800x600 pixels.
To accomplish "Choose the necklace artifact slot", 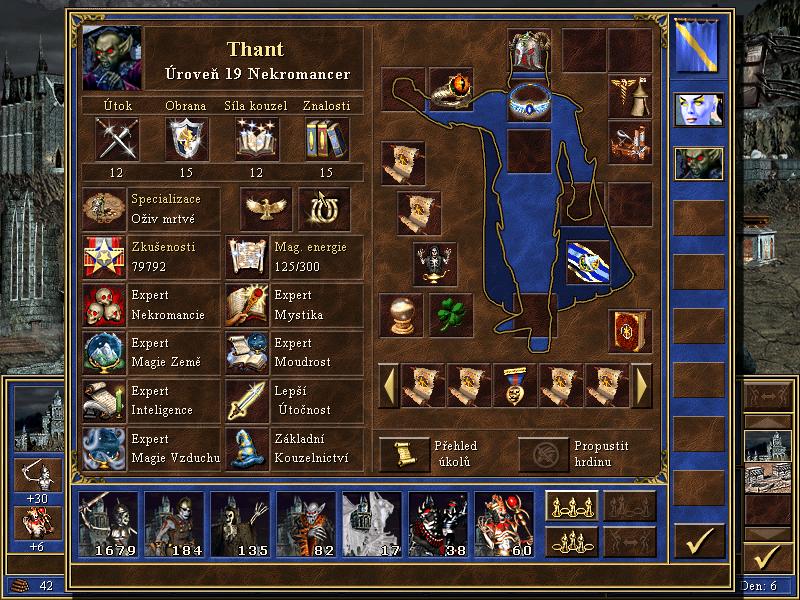I will [528, 102].
